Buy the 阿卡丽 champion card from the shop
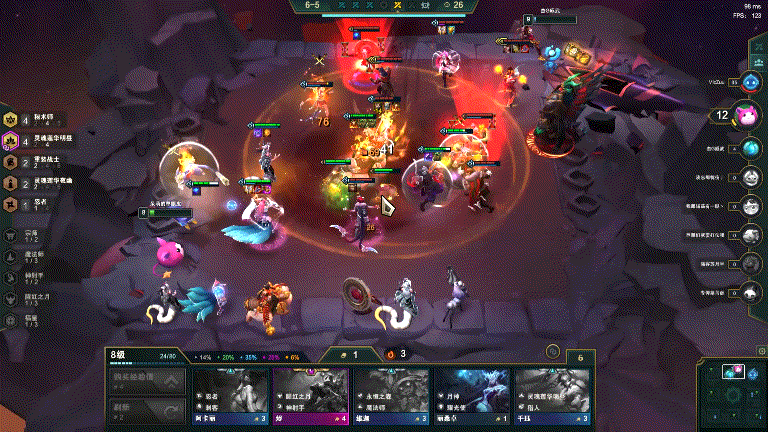 click(x=230, y=397)
